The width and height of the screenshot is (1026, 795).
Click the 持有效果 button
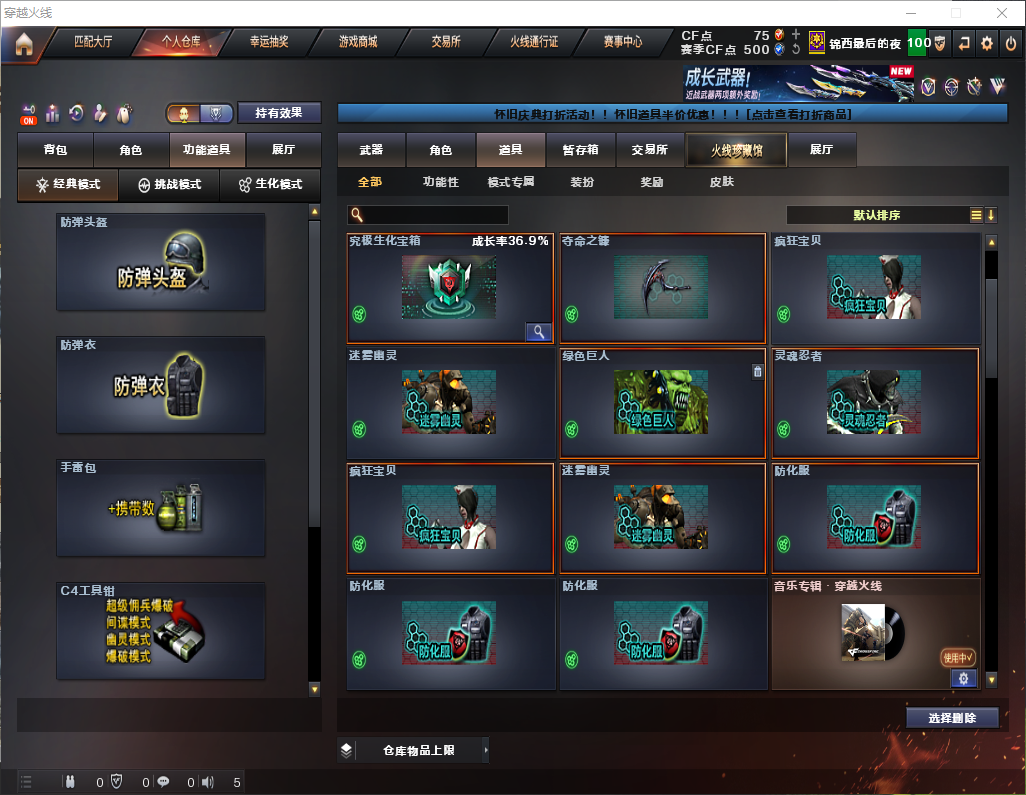(279, 113)
